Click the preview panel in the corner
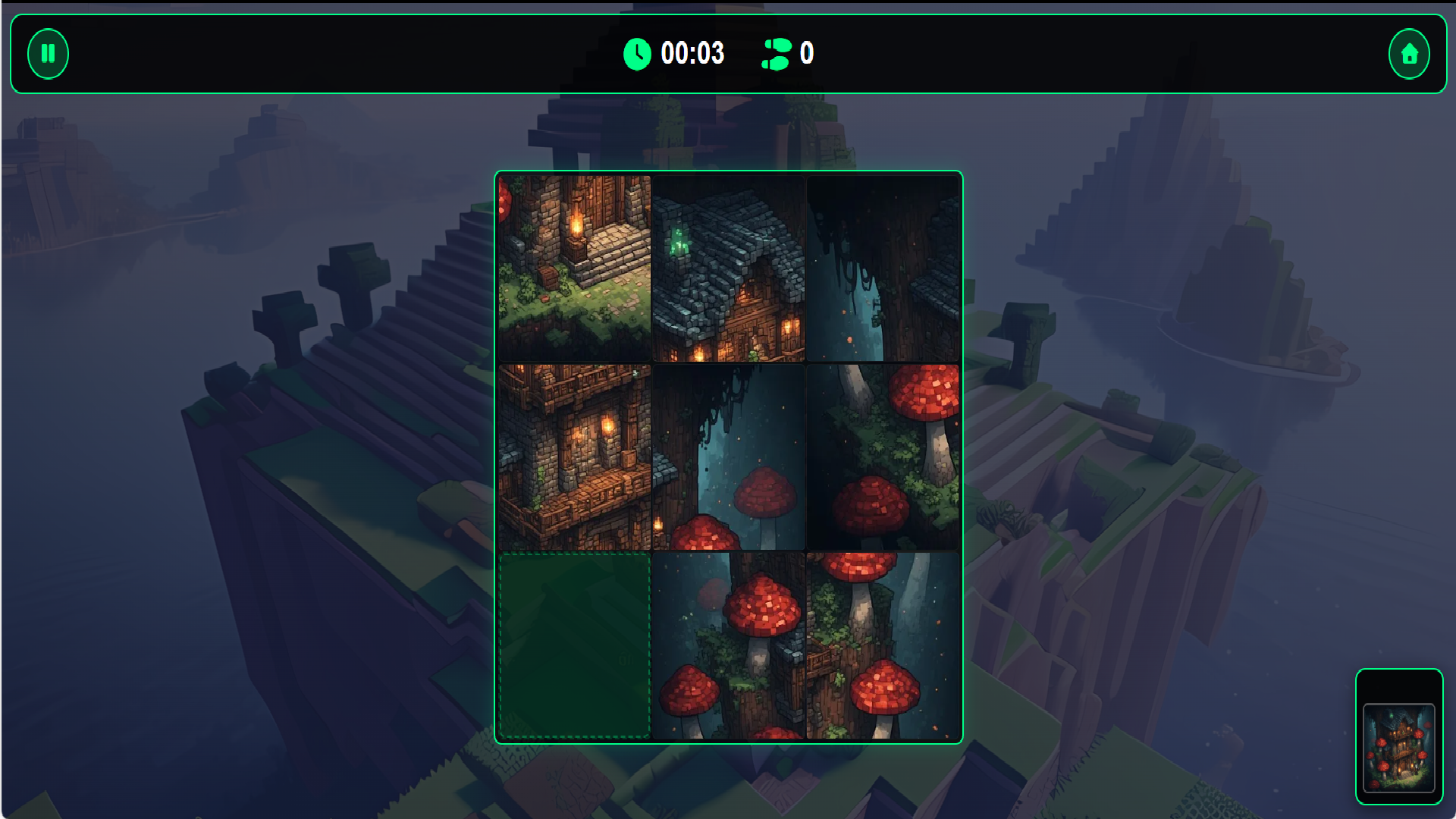1456x819 pixels. [1399, 730]
